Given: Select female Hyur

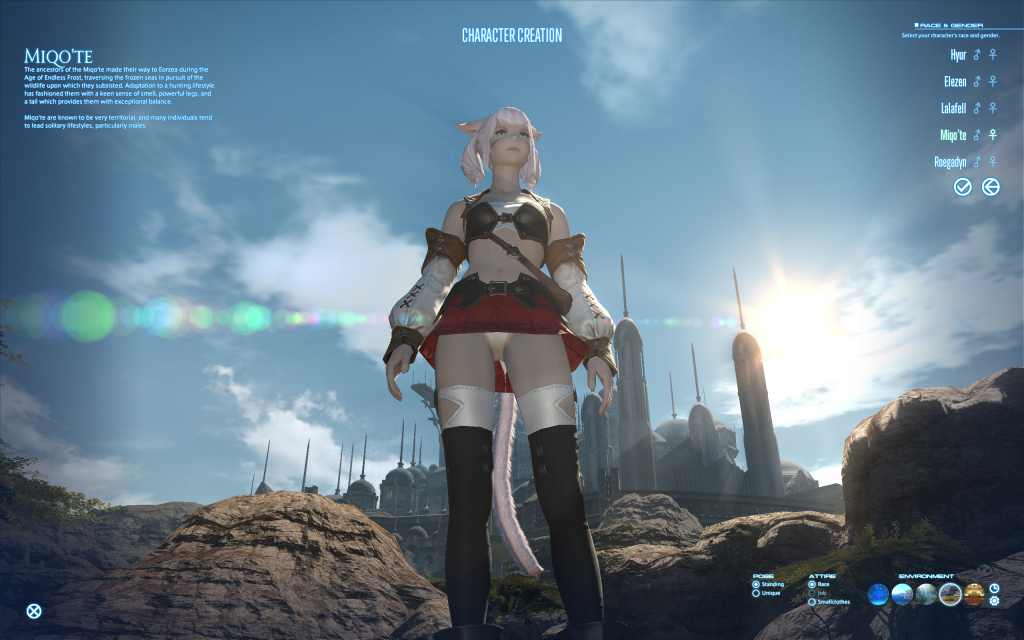Looking at the screenshot, I should coord(993,55).
